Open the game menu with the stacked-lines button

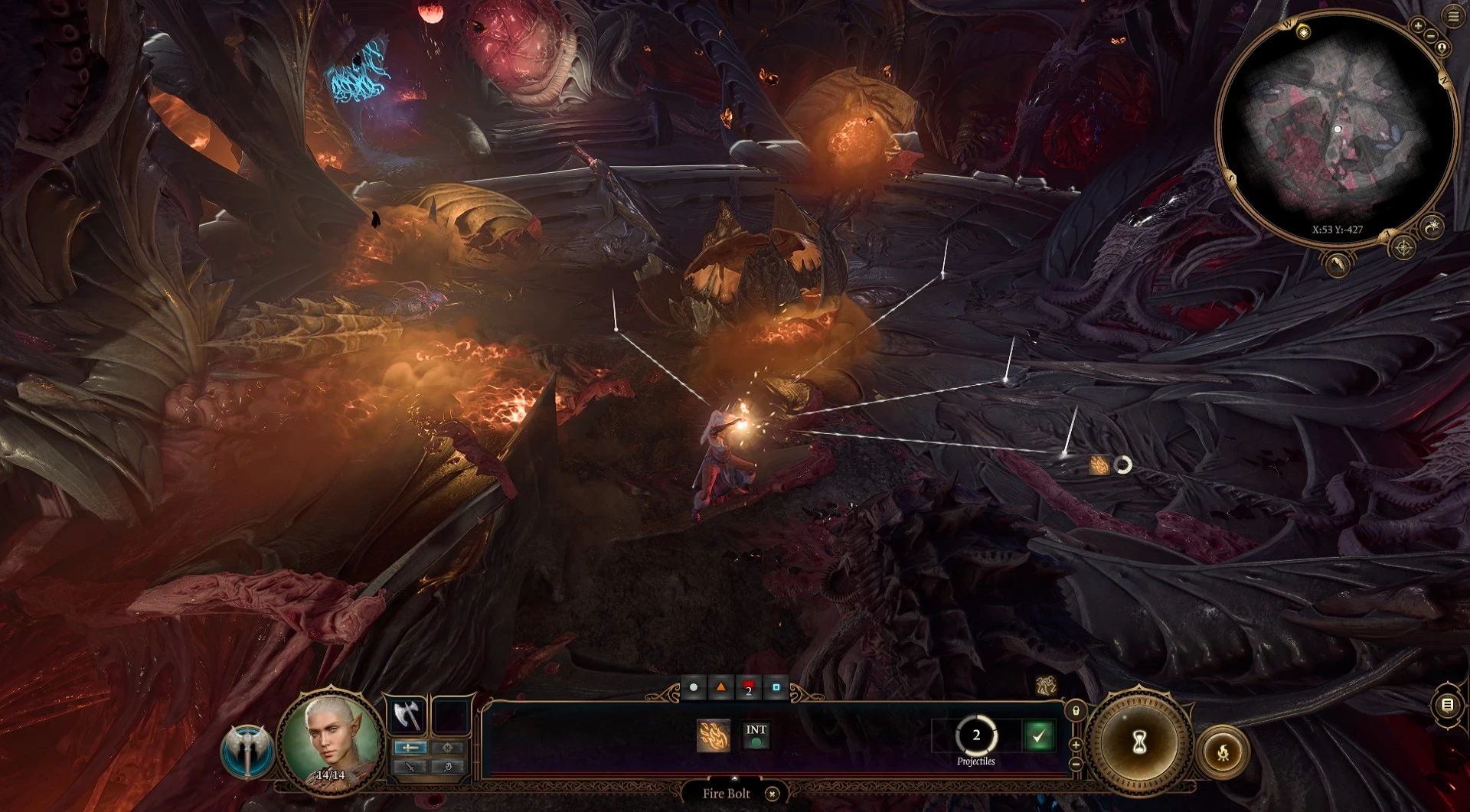click(1453, 16)
